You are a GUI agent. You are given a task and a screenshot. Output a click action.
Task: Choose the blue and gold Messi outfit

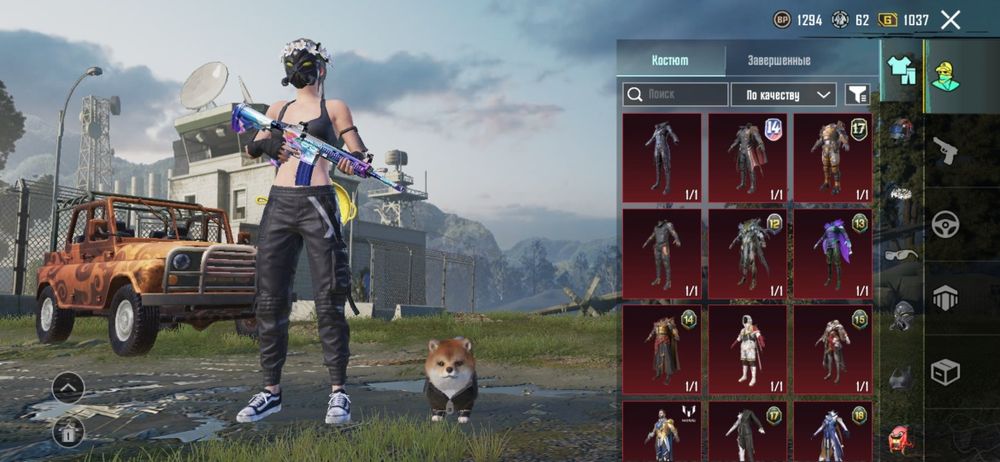[662, 432]
